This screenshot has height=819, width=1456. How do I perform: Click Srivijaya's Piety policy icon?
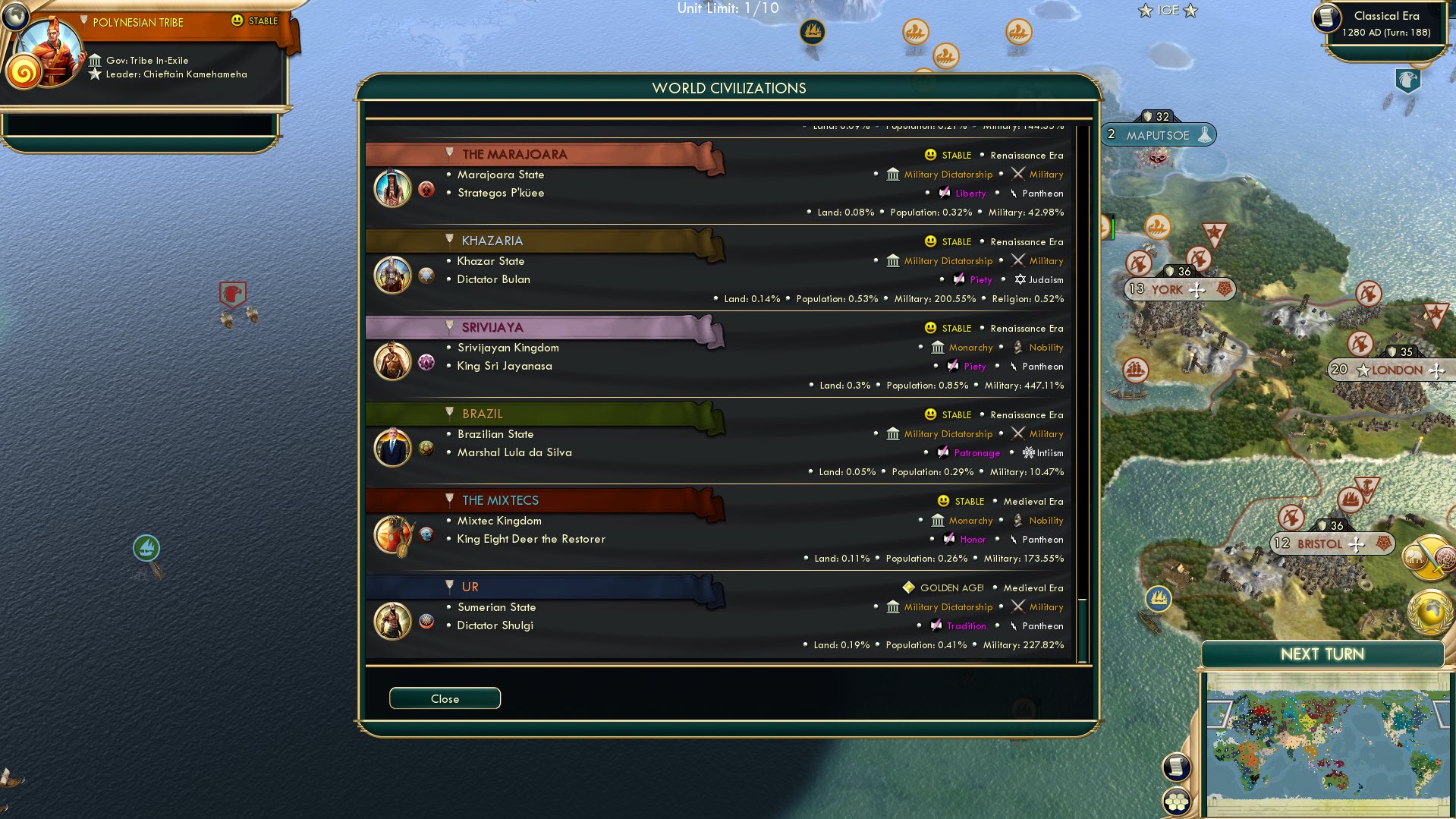pos(954,366)
